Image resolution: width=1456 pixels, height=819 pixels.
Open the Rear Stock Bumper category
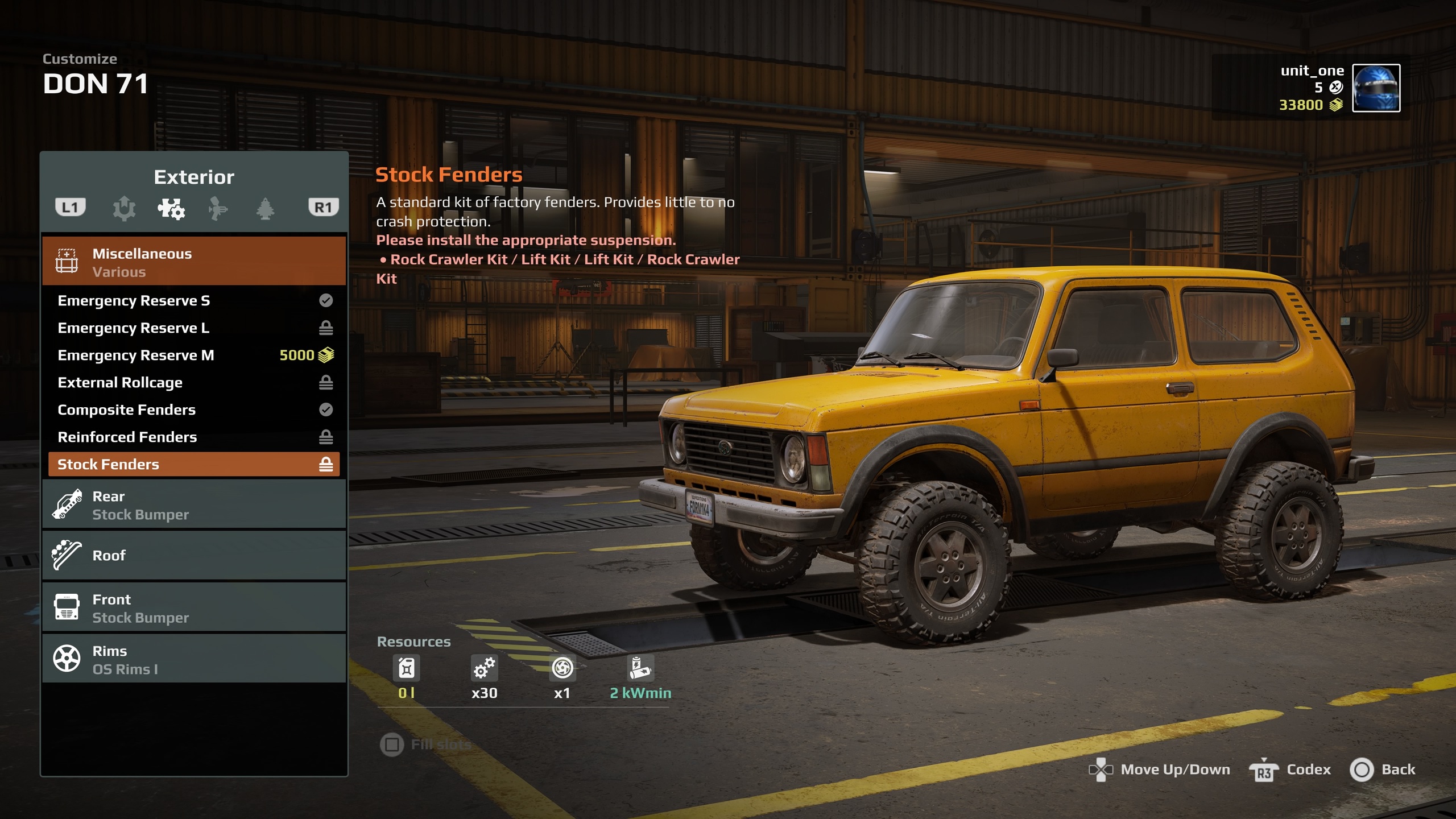[x=193, y=505]
